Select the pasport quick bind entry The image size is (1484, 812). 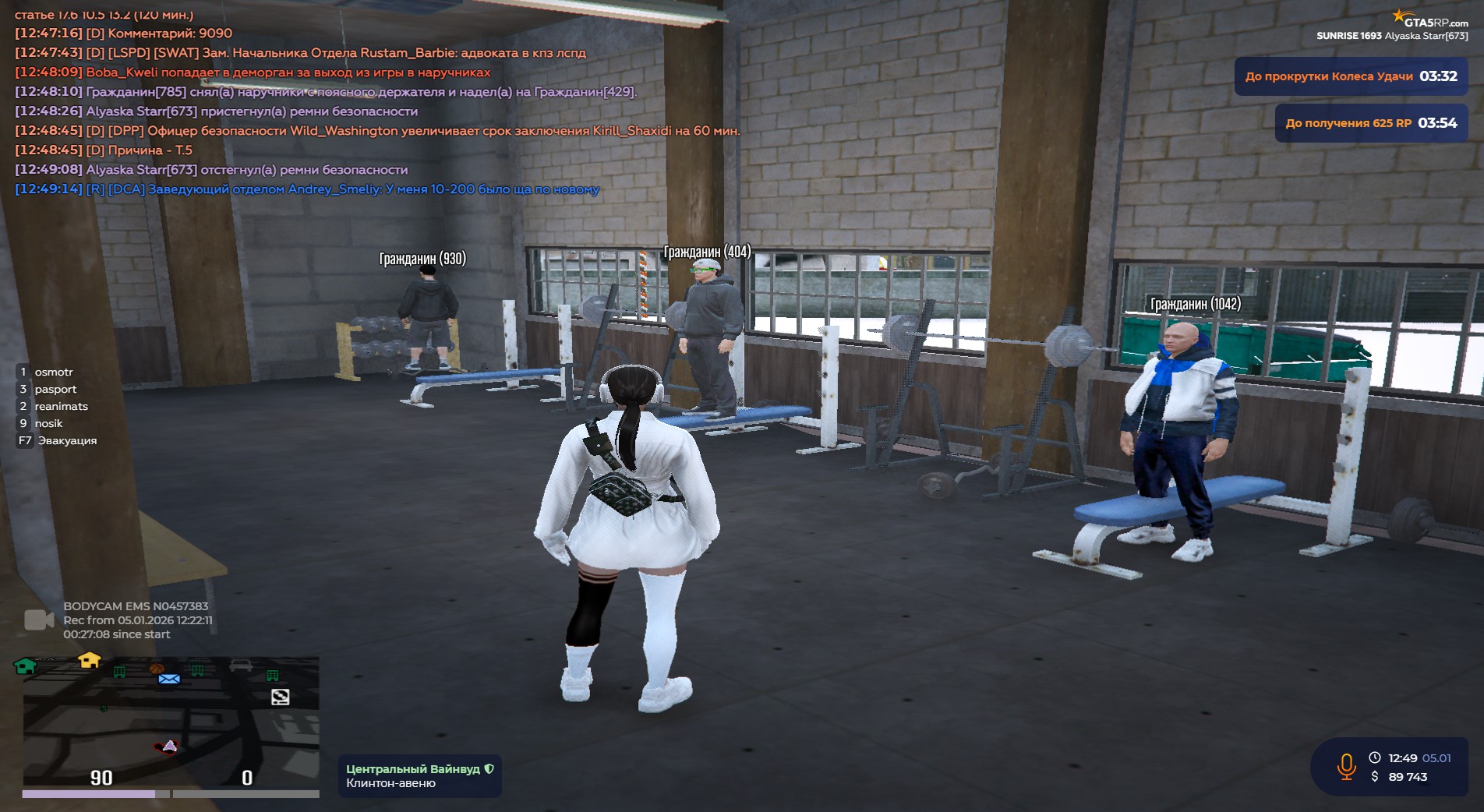tap(55, 389)
